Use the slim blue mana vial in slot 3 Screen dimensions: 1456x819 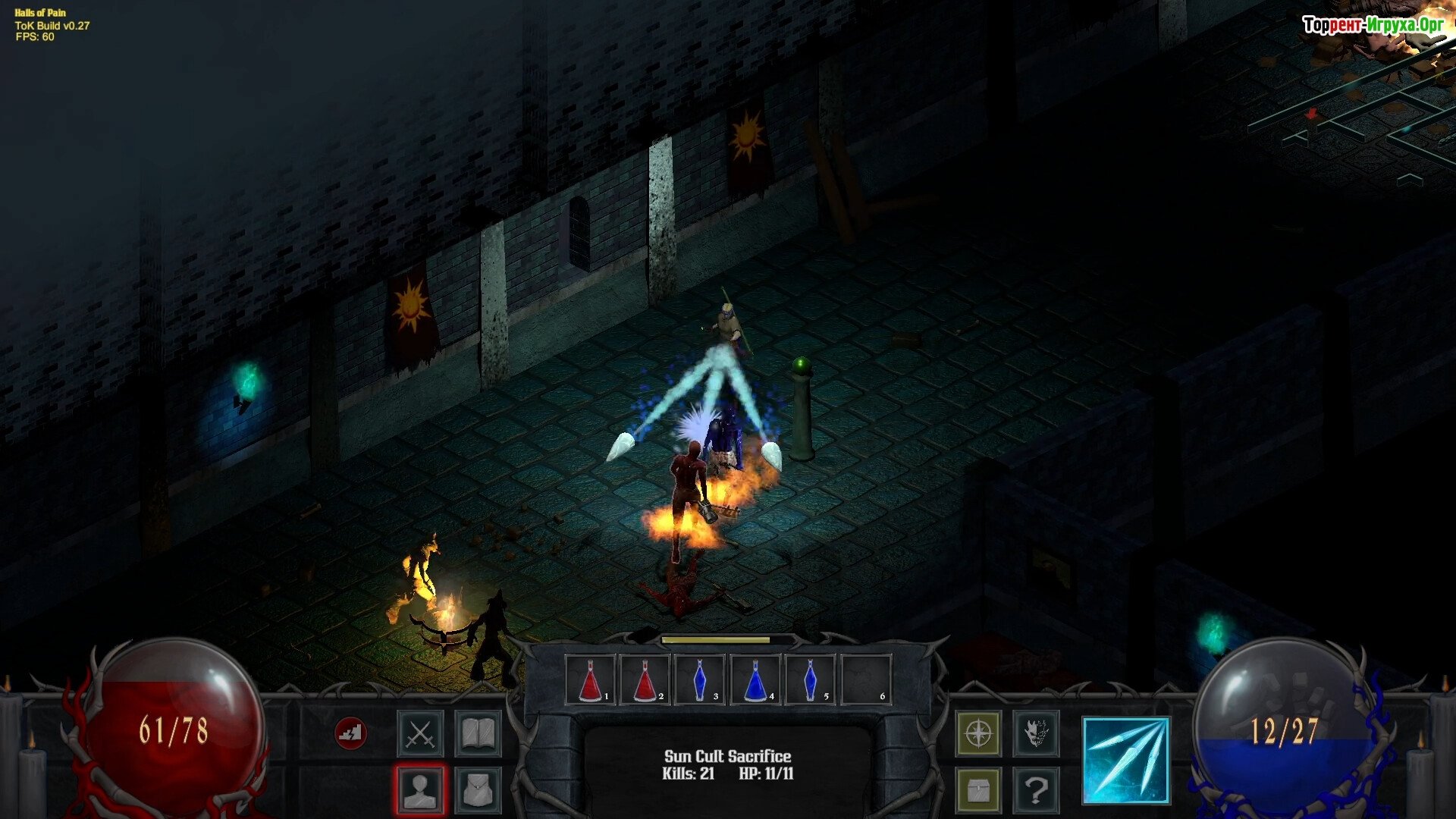[699, 679]
